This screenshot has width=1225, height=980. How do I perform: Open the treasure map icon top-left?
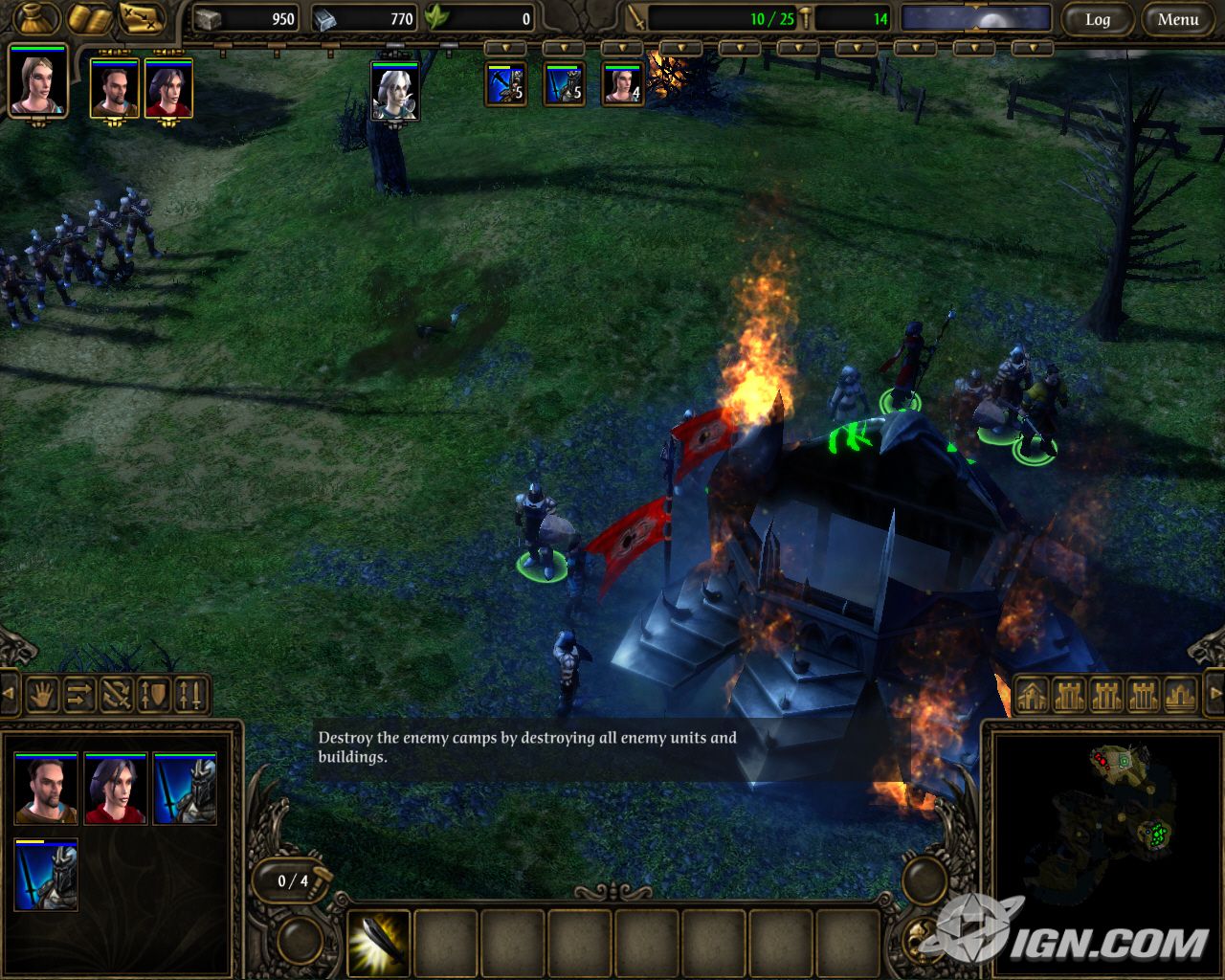pyautogui.click(x=139, y=17)
